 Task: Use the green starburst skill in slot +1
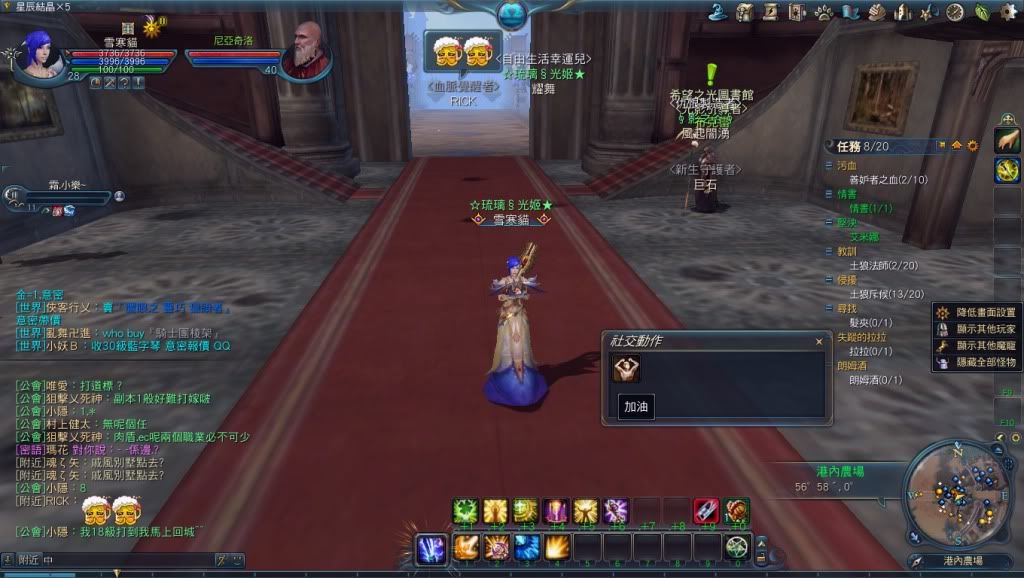pyautogui.click(x=465, y=511)
